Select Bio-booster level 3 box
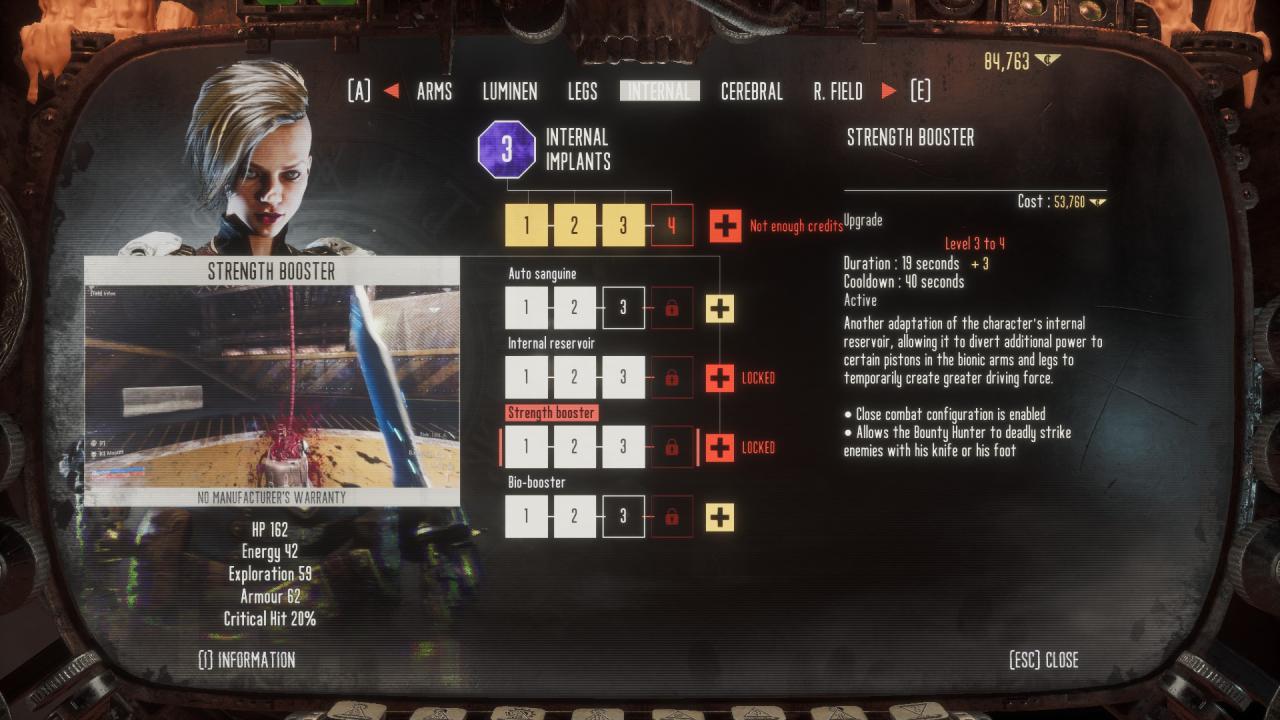Screen dimensions: 1280x720 [x=623, y=517]
